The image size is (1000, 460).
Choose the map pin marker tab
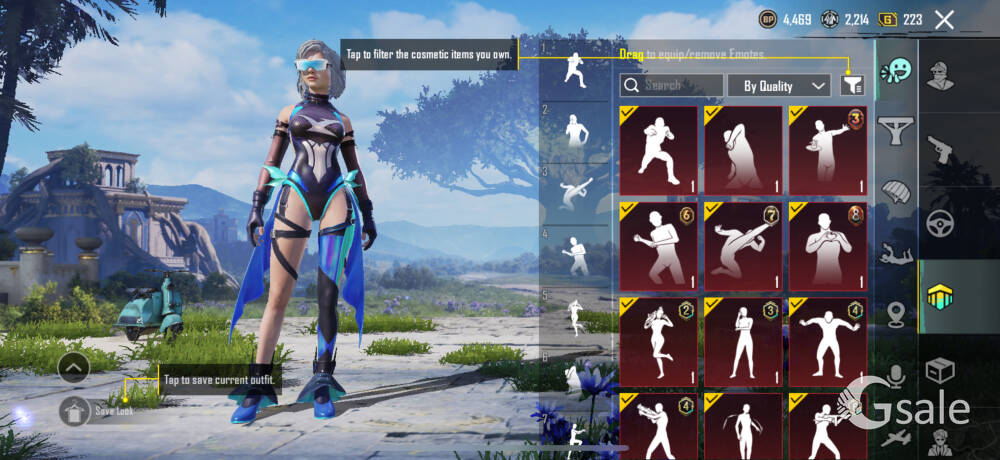896,314
